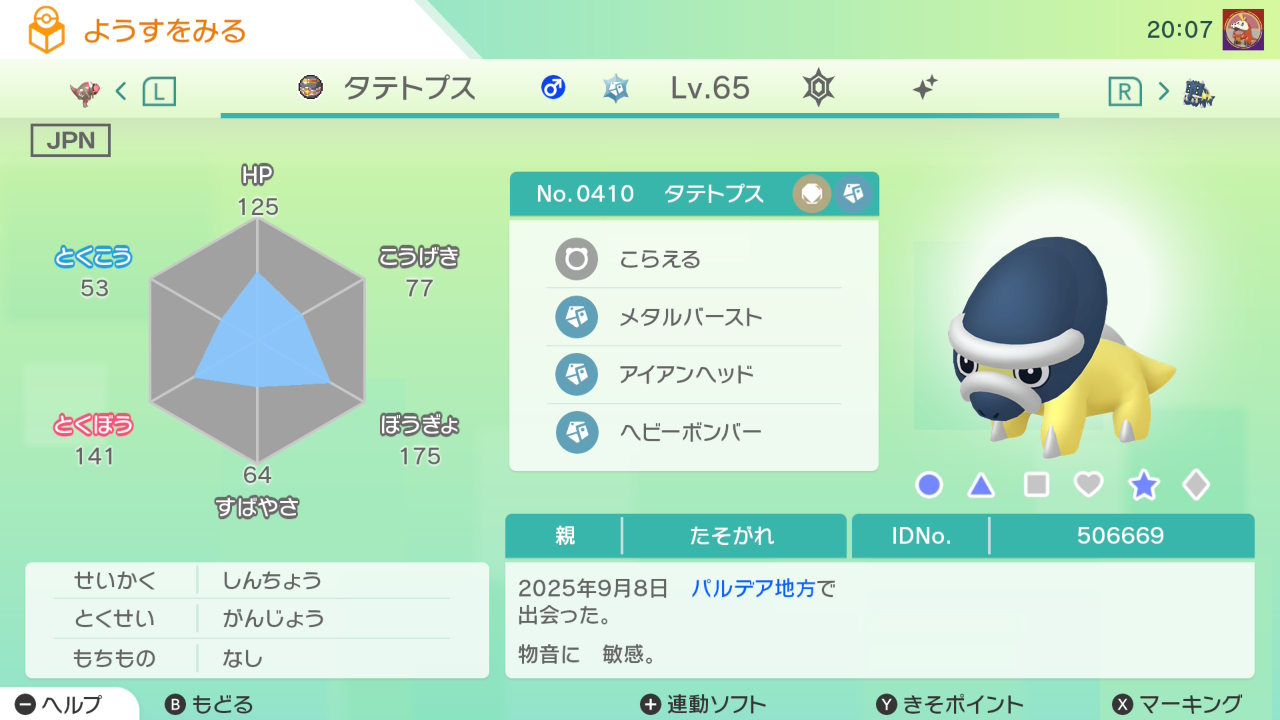The height and width of the screenshot is (720, 1280).
Task: Open the マーキング marking editor
Action: pos(1177,704)
